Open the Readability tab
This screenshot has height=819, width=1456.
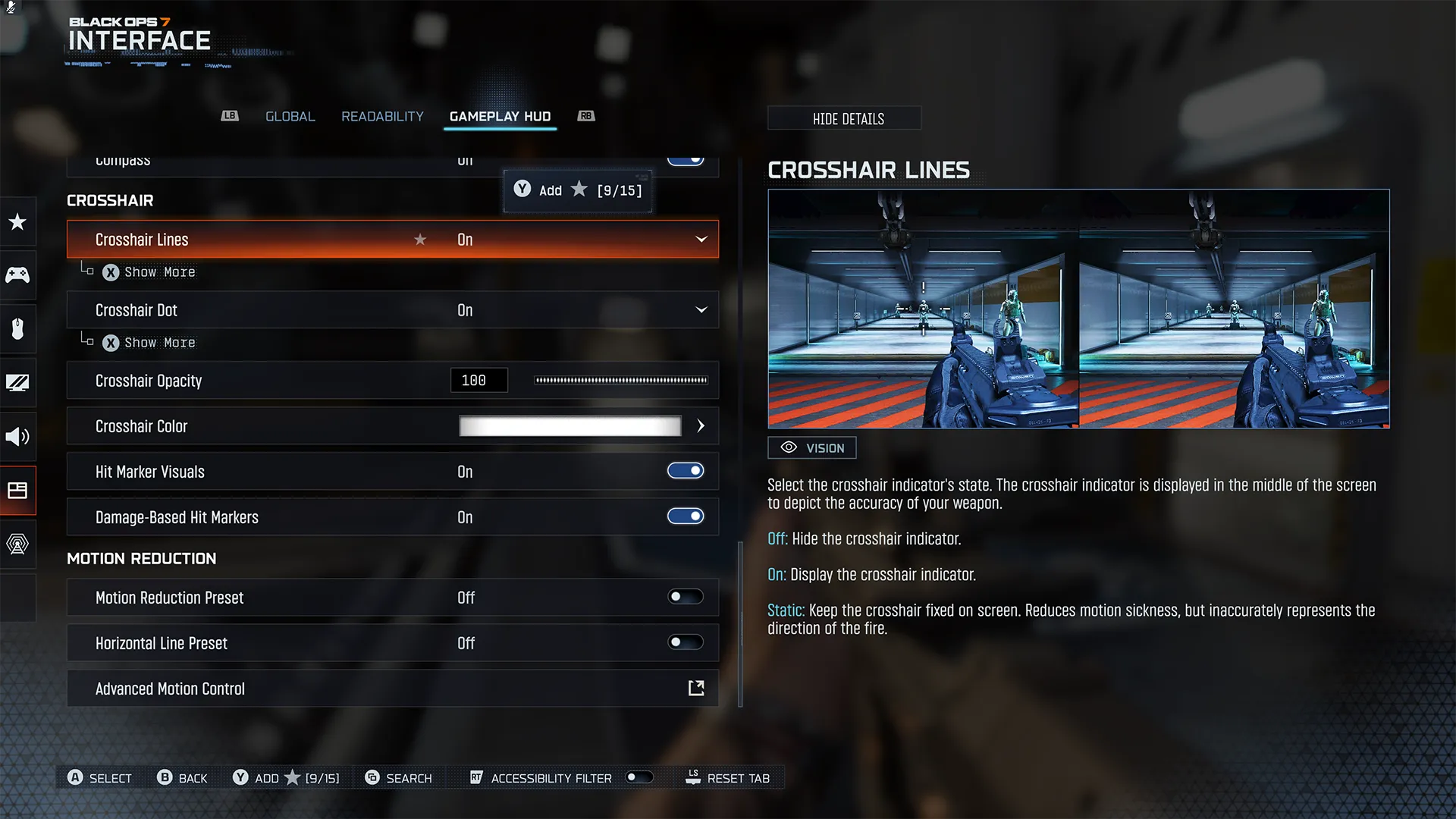click(x=382, y=116)
